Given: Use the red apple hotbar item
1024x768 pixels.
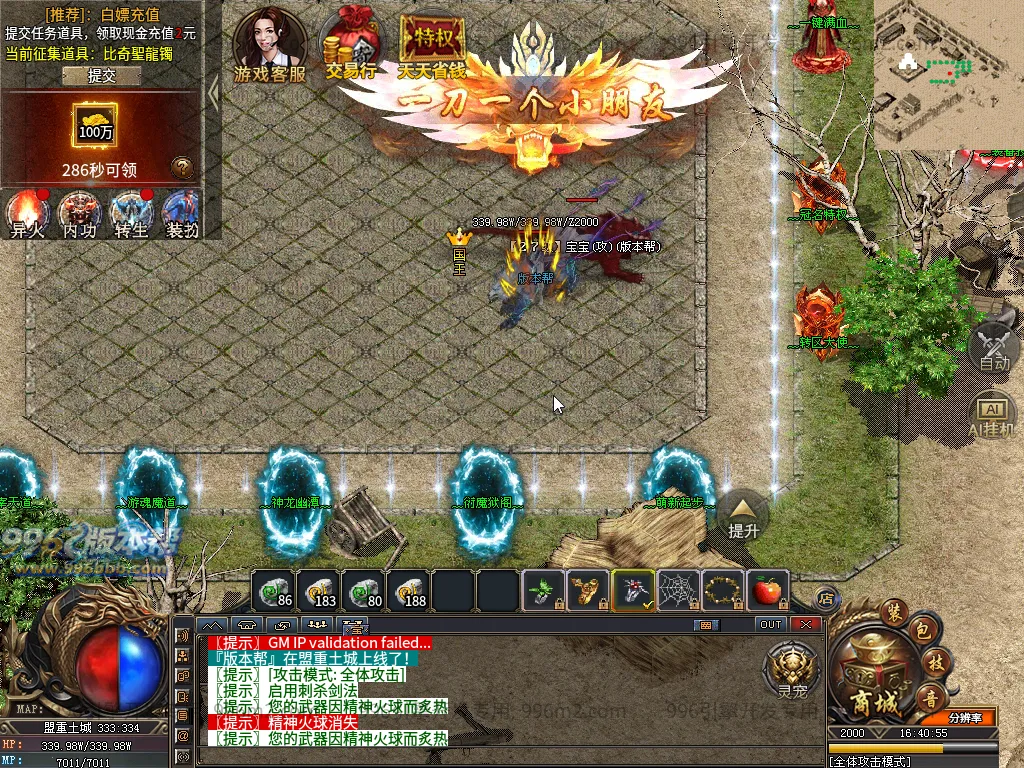Looking at the screenshot, I should [x=767, y=591].
